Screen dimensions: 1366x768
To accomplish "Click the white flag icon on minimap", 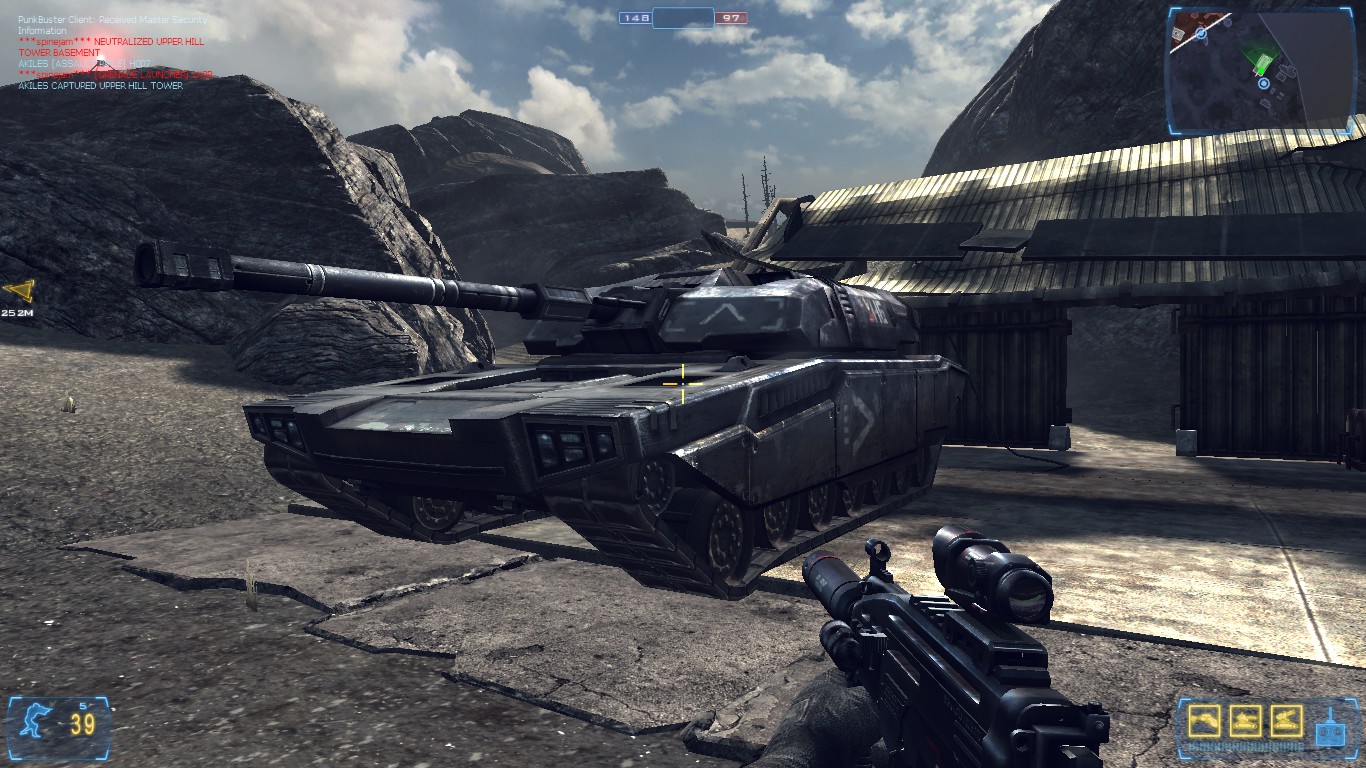I will coord(1177,34).
